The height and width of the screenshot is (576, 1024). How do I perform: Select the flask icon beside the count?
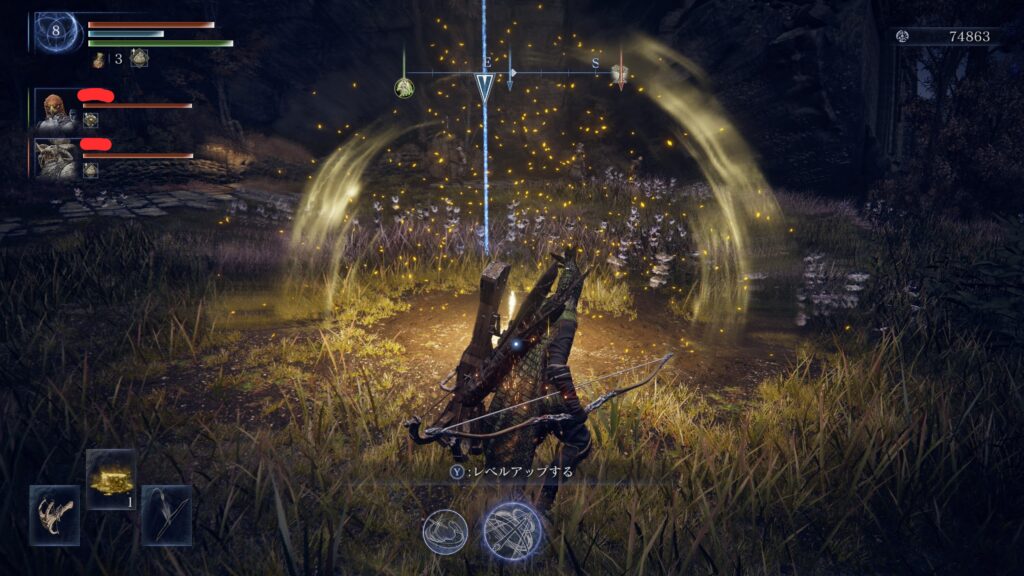[x=100, y=59]
